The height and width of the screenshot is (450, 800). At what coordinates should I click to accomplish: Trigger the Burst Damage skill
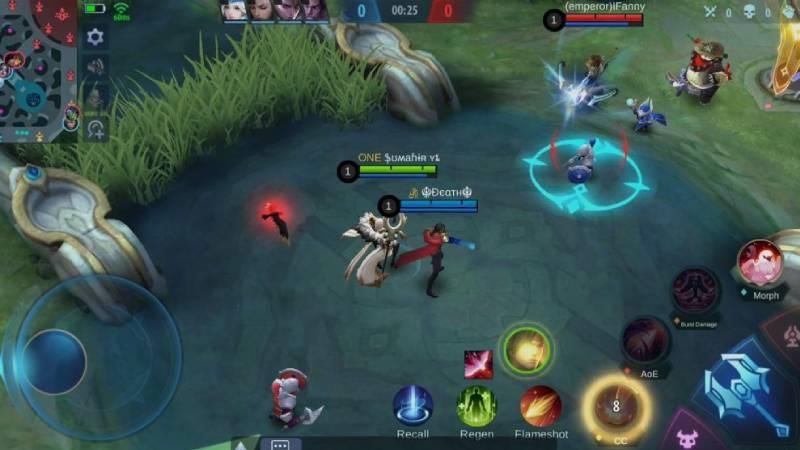click(x=694, y=292)
